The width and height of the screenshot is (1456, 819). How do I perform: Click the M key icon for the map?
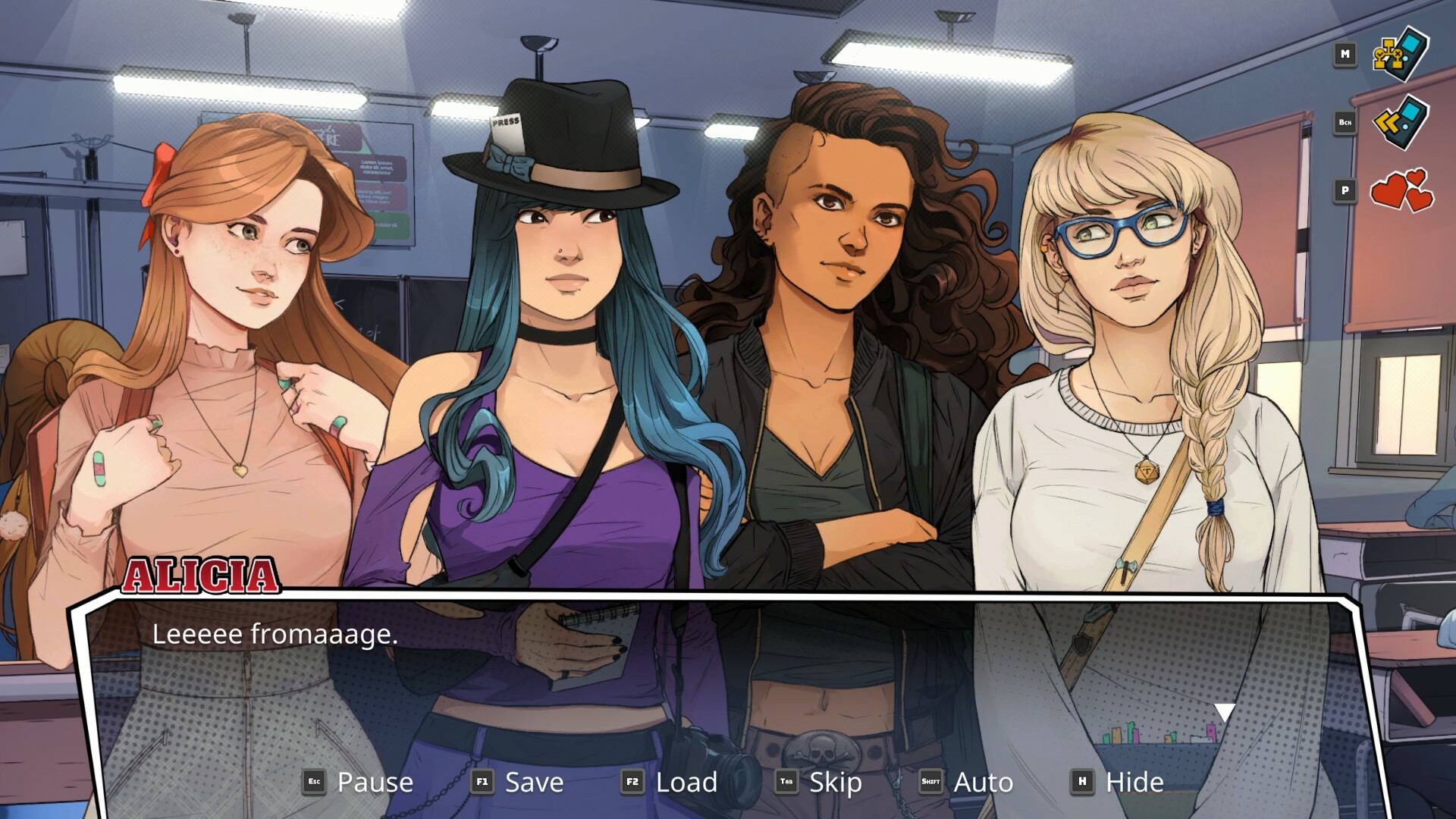[x=1346, y=55]
